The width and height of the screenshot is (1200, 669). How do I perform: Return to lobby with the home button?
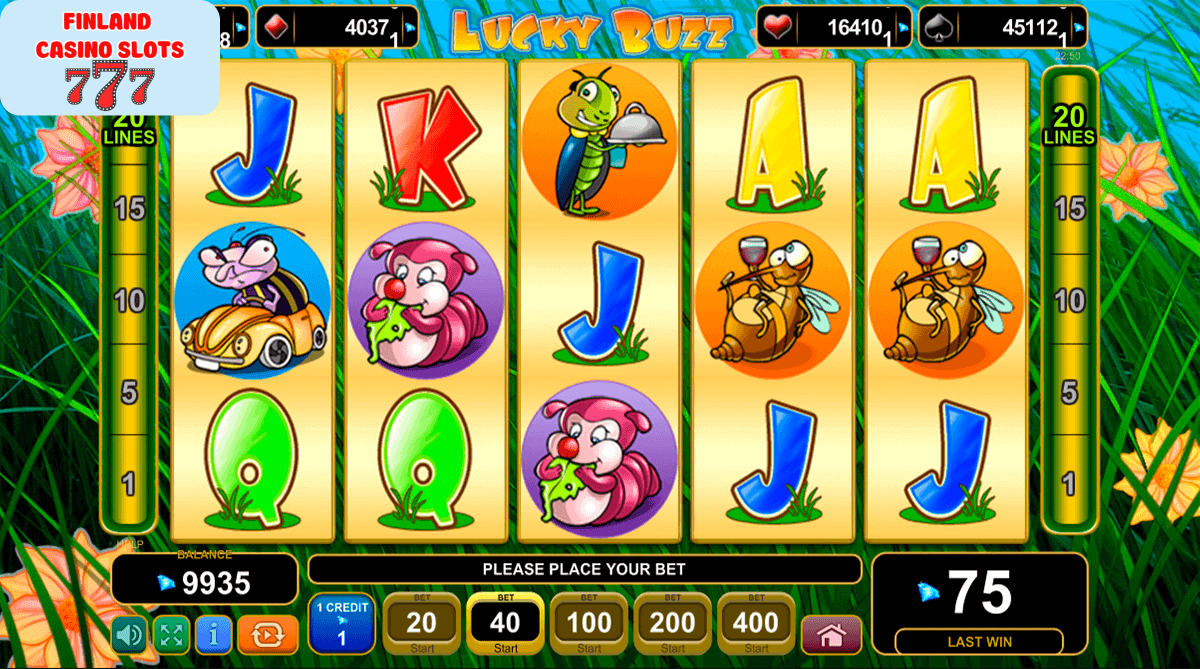click(x=831, y=635)
